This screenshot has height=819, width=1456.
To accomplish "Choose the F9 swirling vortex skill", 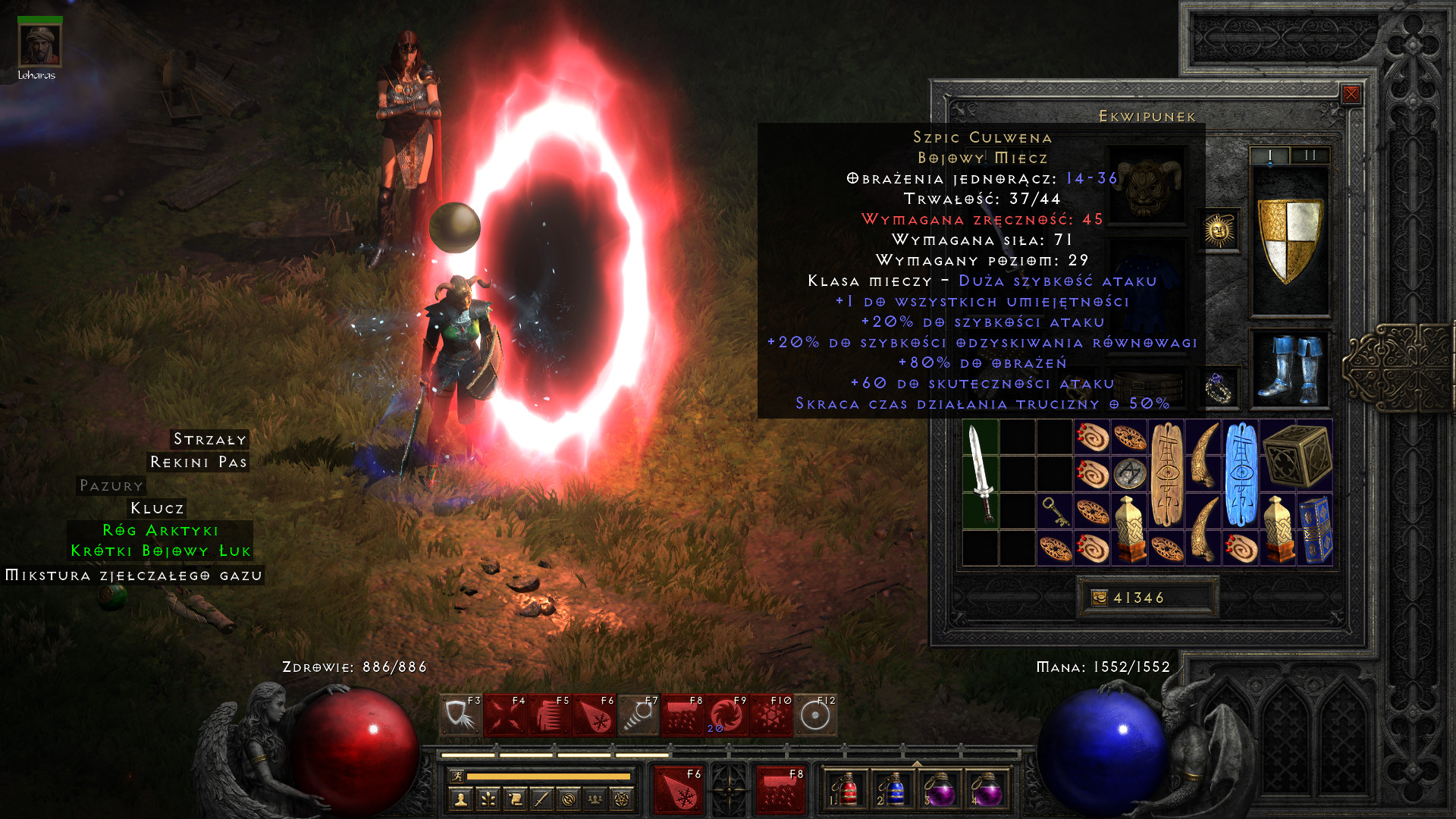I will pyautogui.click(x=726, y=715).
